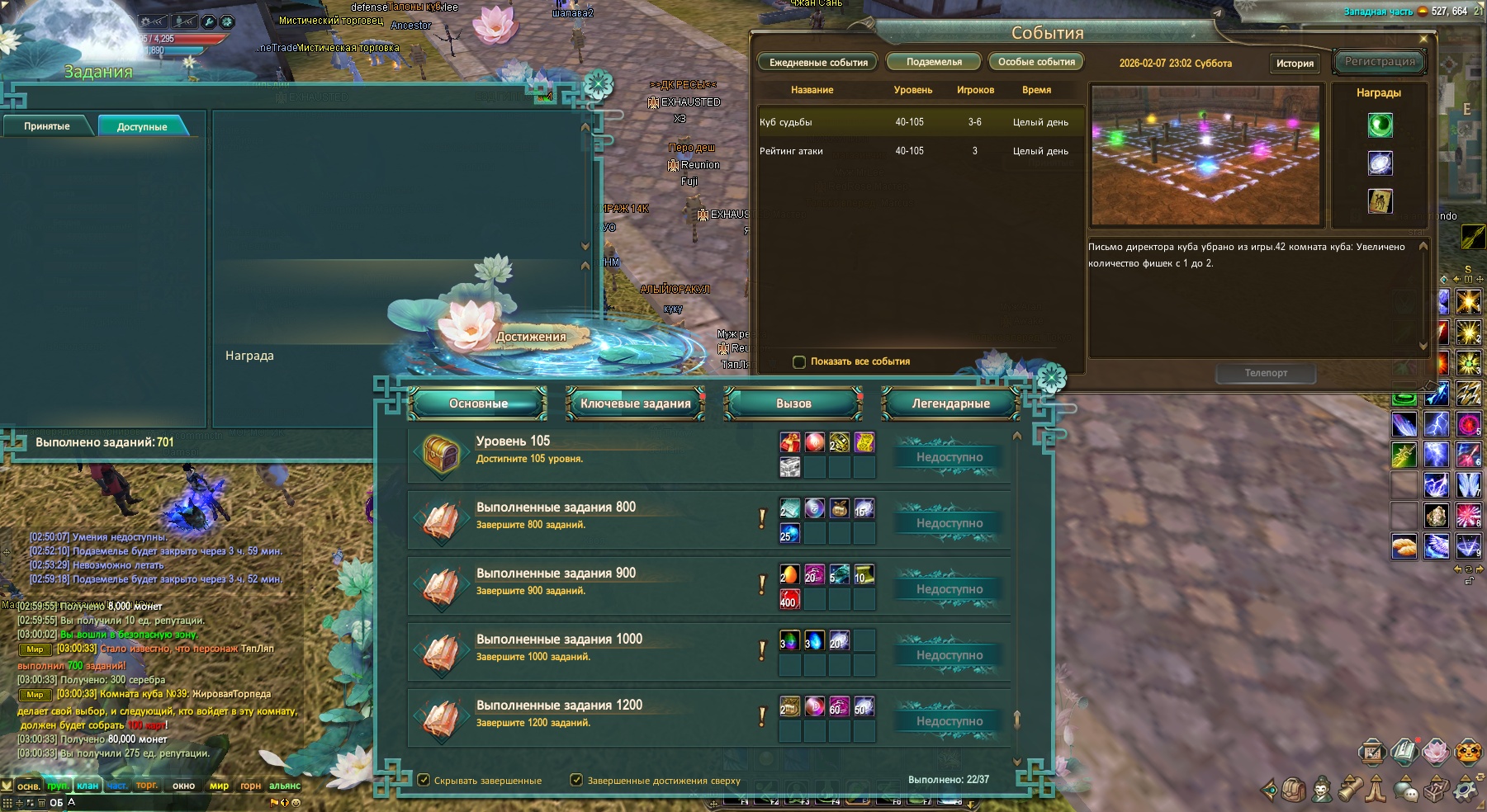This screenshot has width=1487, height=812.
Task: Open the Доступные quests tab
Action: [x=142, y=127]
